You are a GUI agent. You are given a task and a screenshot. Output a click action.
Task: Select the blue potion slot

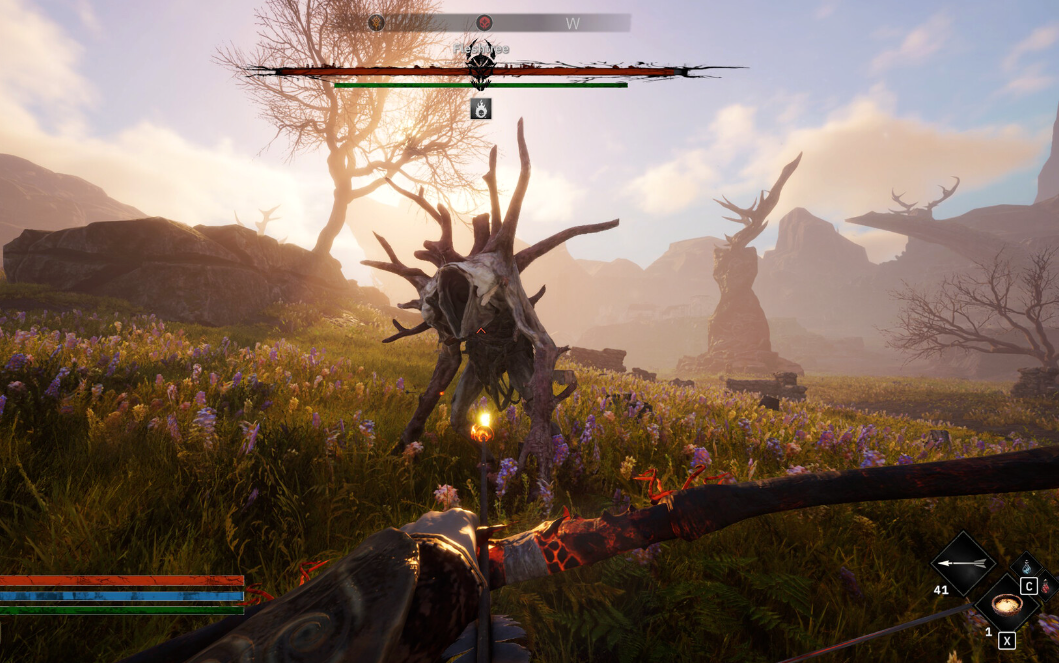(1027, 566)
